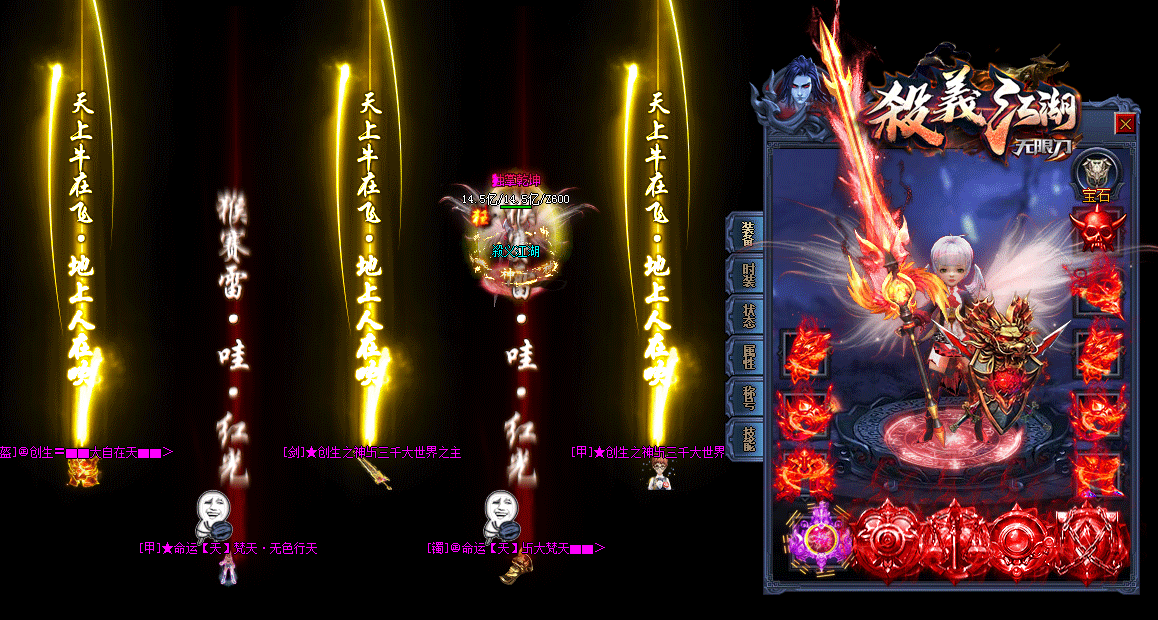Open the 时装 fashion tab
Screen dimensions: 1158x620
747,275
